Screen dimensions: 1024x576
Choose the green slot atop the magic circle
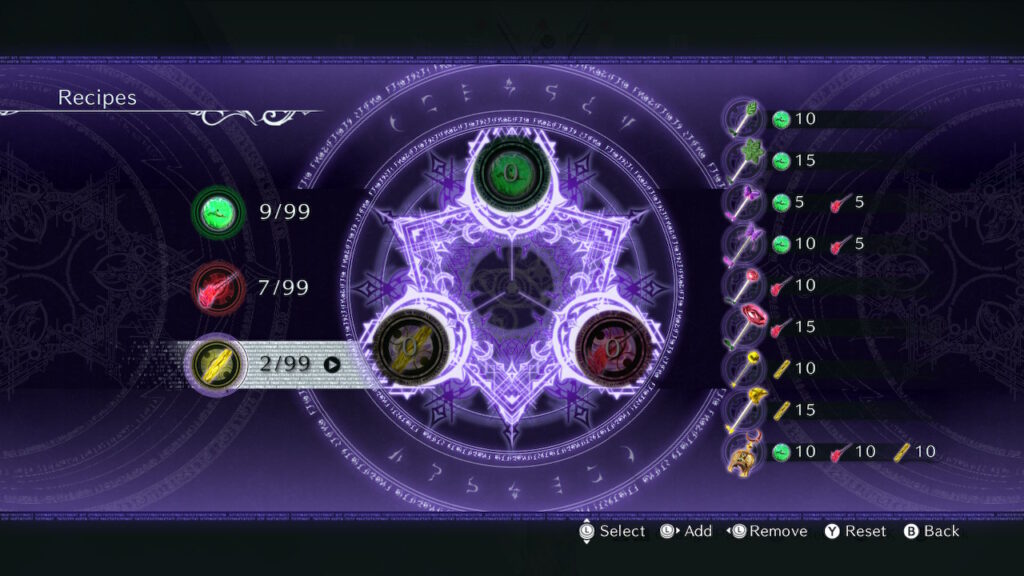[511, 173]
